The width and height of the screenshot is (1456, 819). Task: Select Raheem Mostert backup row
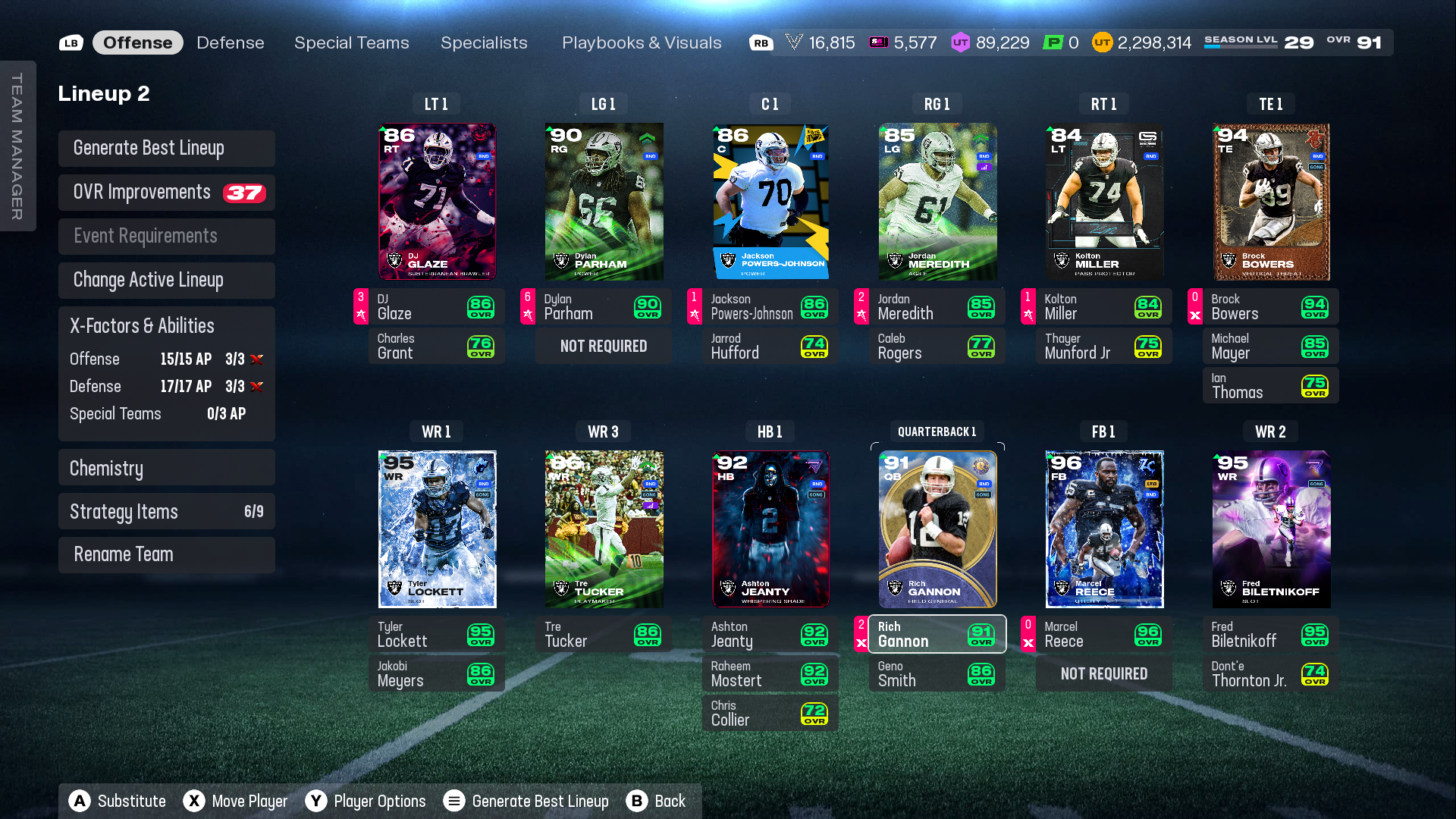click(770, 673)
